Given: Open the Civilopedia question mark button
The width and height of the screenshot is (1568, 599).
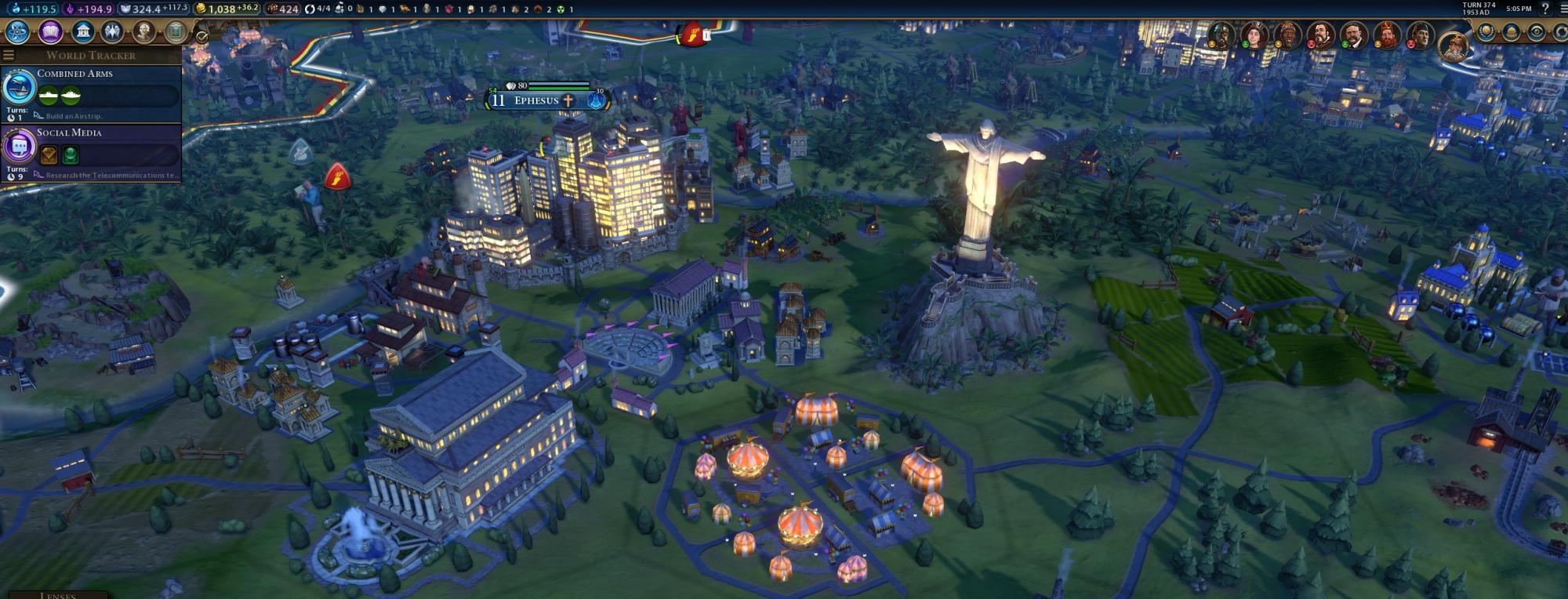Looking at the screenshot, I should click(x=1544, y=9).
